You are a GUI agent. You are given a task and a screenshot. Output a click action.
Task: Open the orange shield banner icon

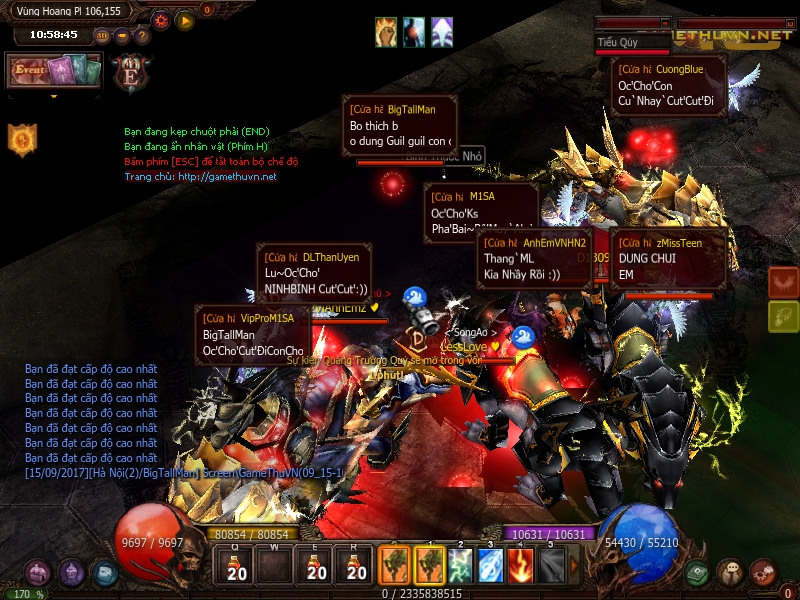pyautogui.click(x=21, y=140)
